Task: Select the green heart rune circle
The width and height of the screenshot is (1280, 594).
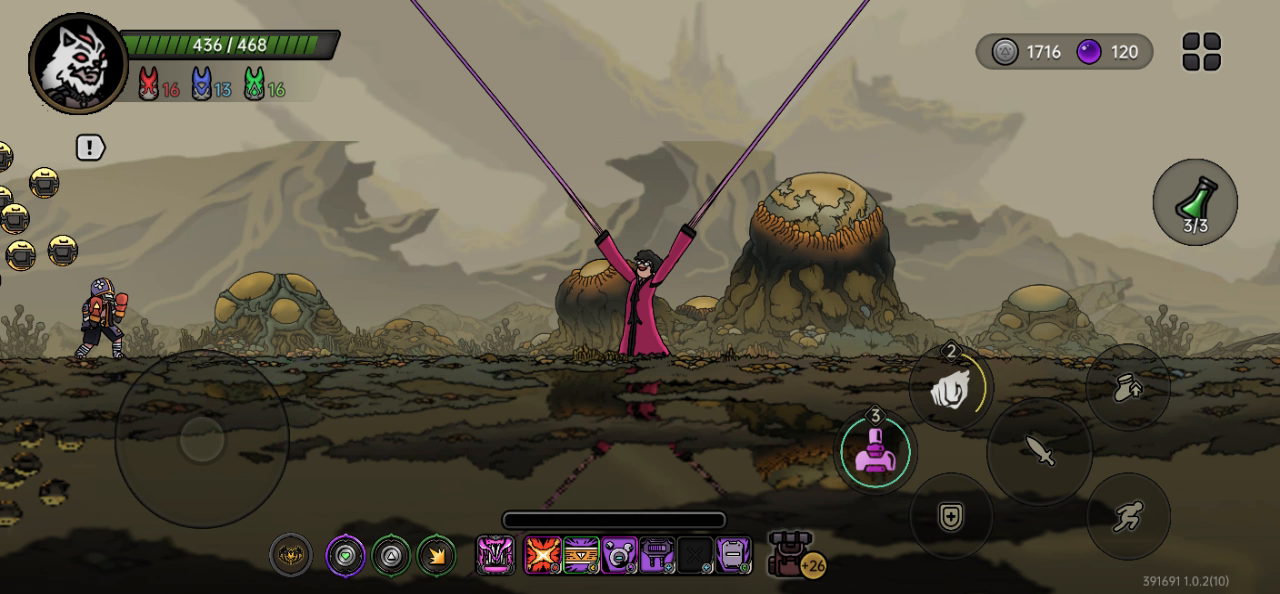Action: (x=346, y=555)
